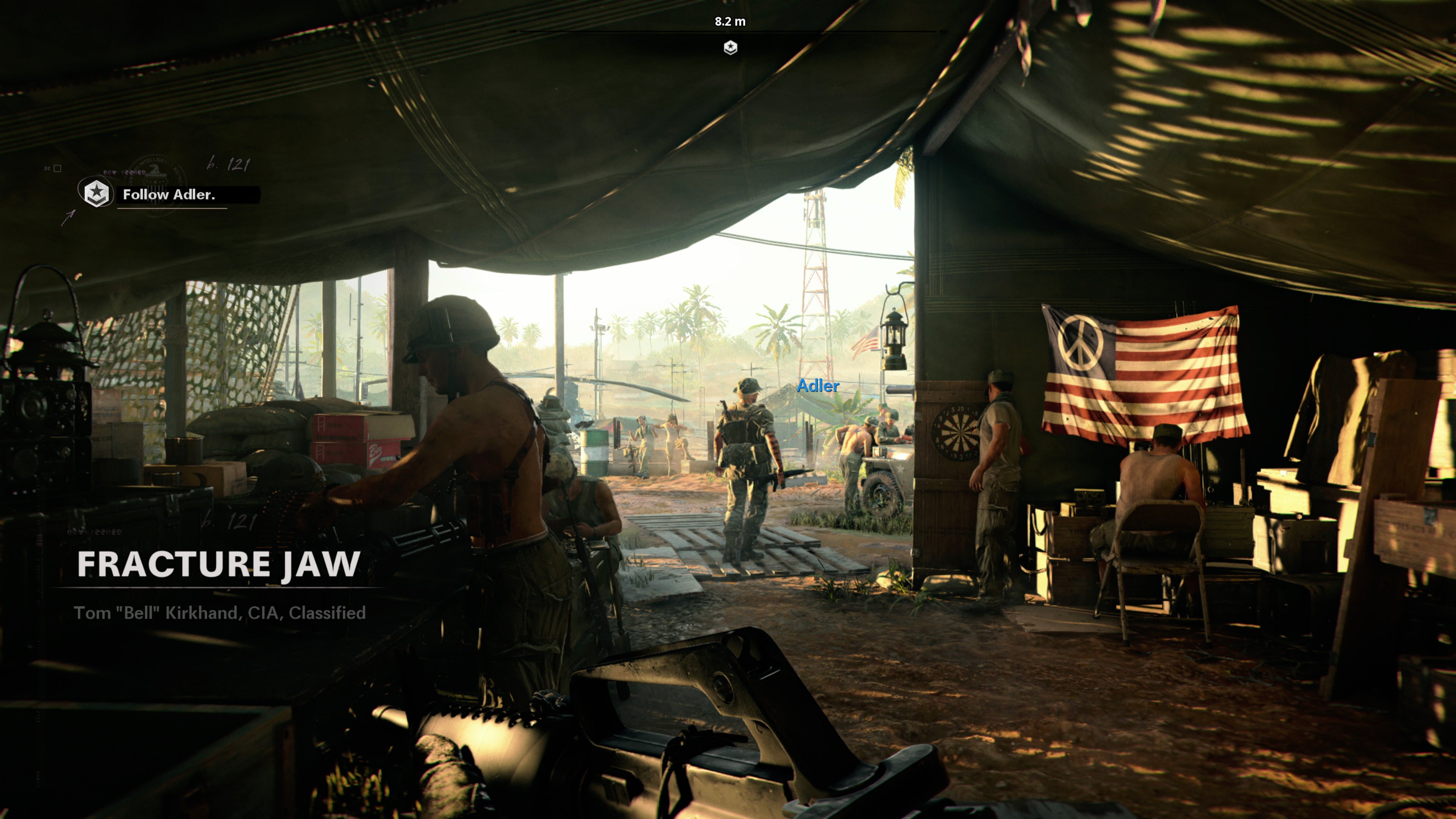The width and height of the screenshot is (1456, 819).
Task: Select the objective waypoint marker on the compass
Action: click(x=730, y=47)
